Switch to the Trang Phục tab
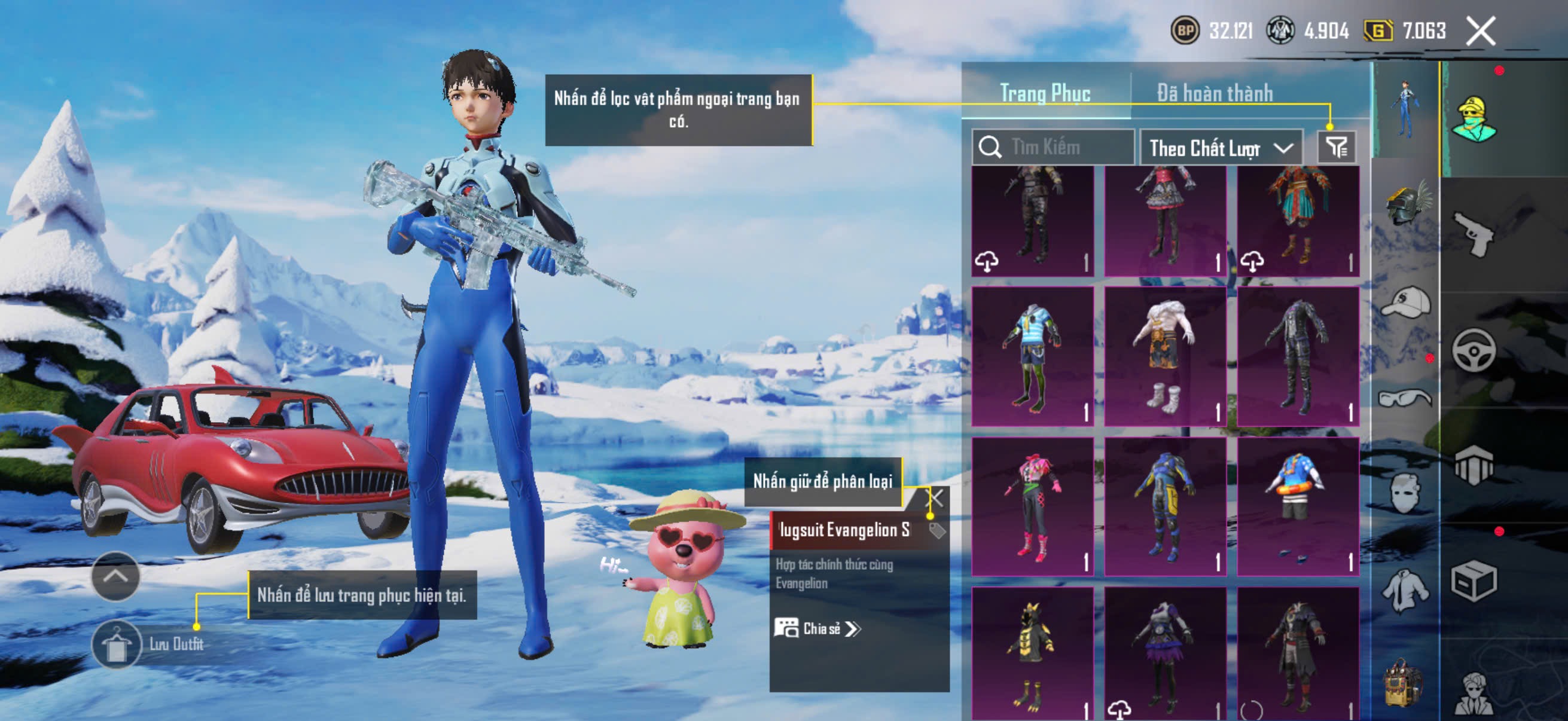The width and height of the screenshot is (1568, 721). (x=1045, y=93)
